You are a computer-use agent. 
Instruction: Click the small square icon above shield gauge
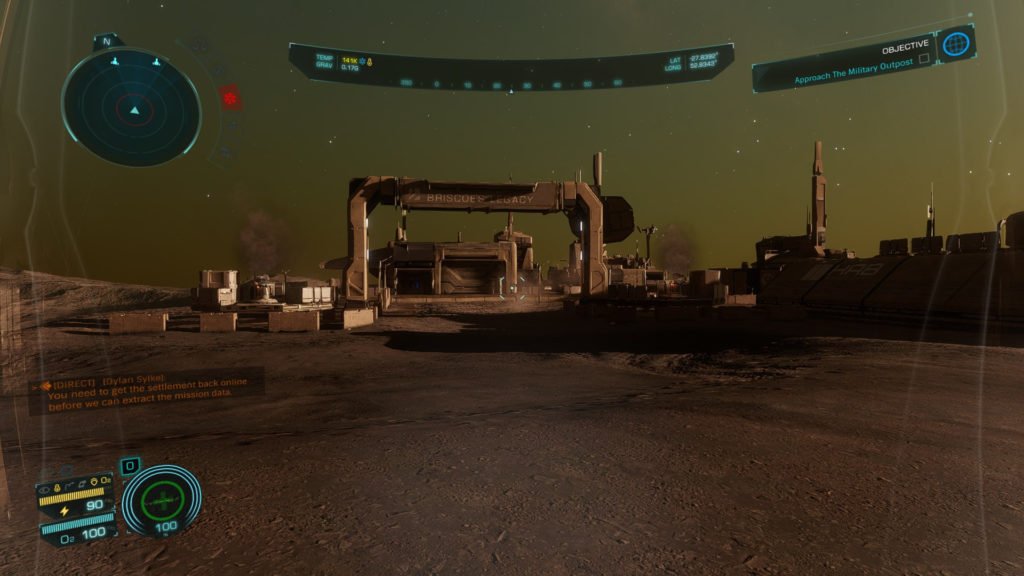(130, 466)
